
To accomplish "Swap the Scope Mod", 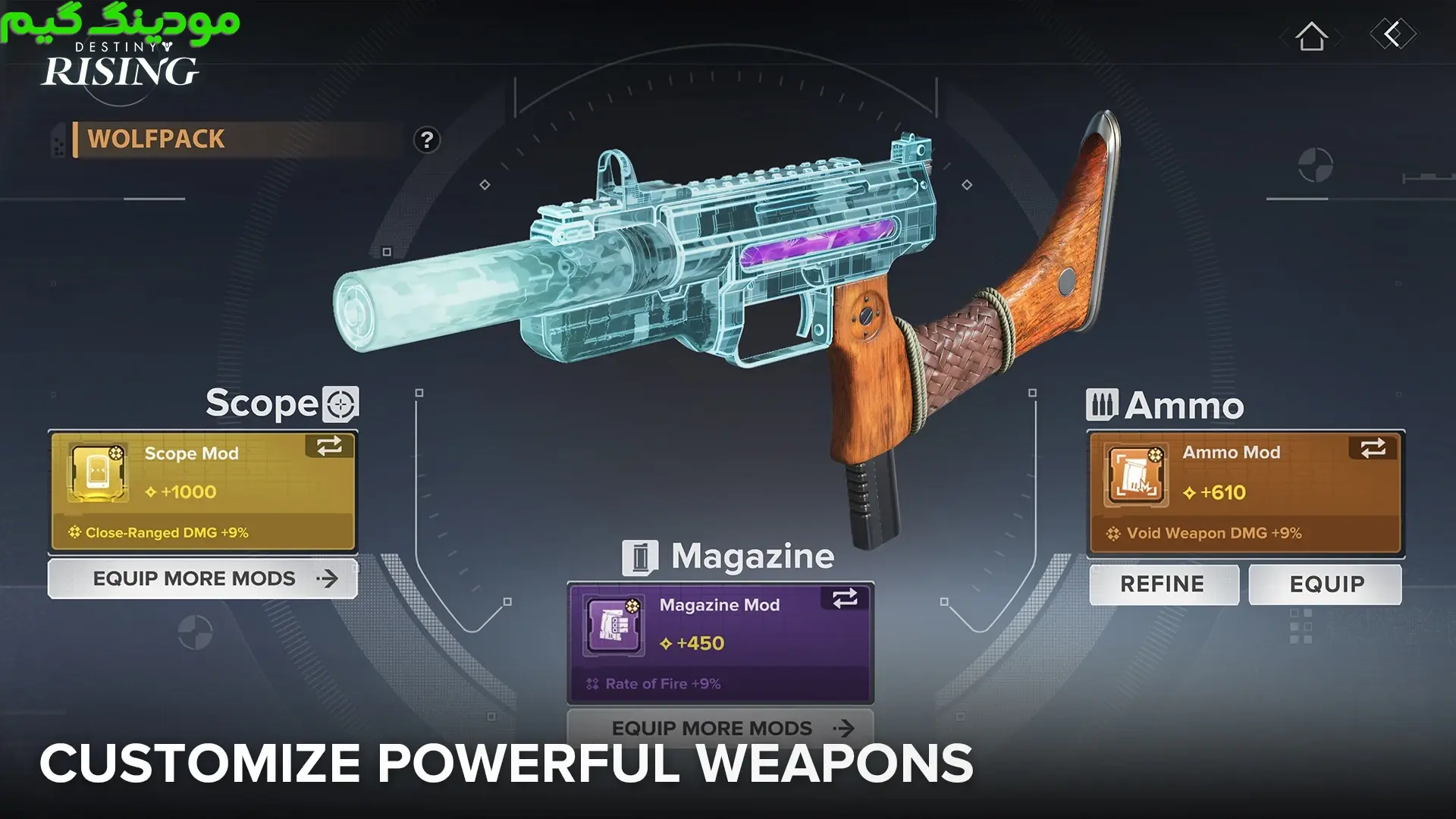I will click(329, 446).
